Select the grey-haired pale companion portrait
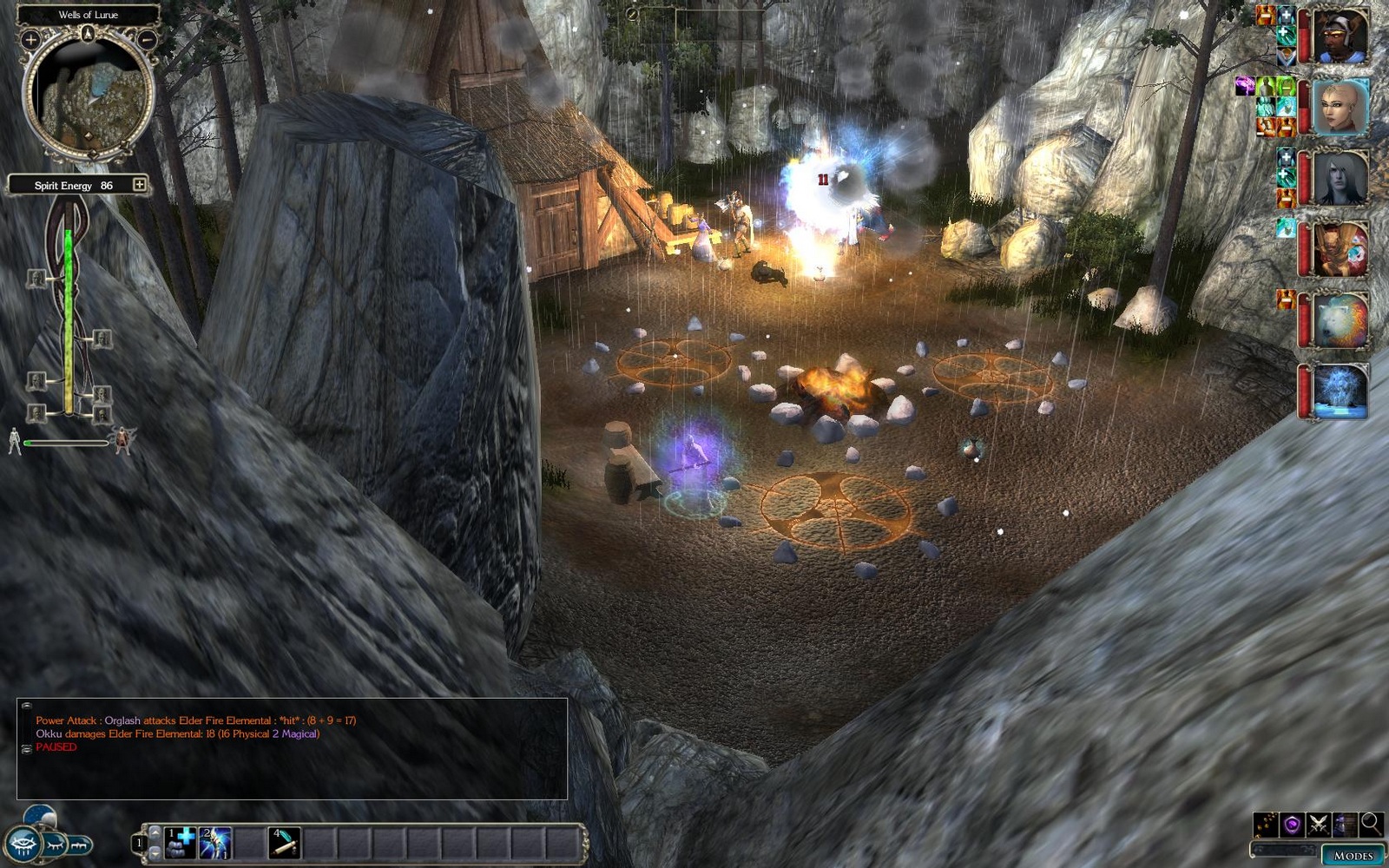The height and width of the screenshot is (868, 1389). point(1340,177)
